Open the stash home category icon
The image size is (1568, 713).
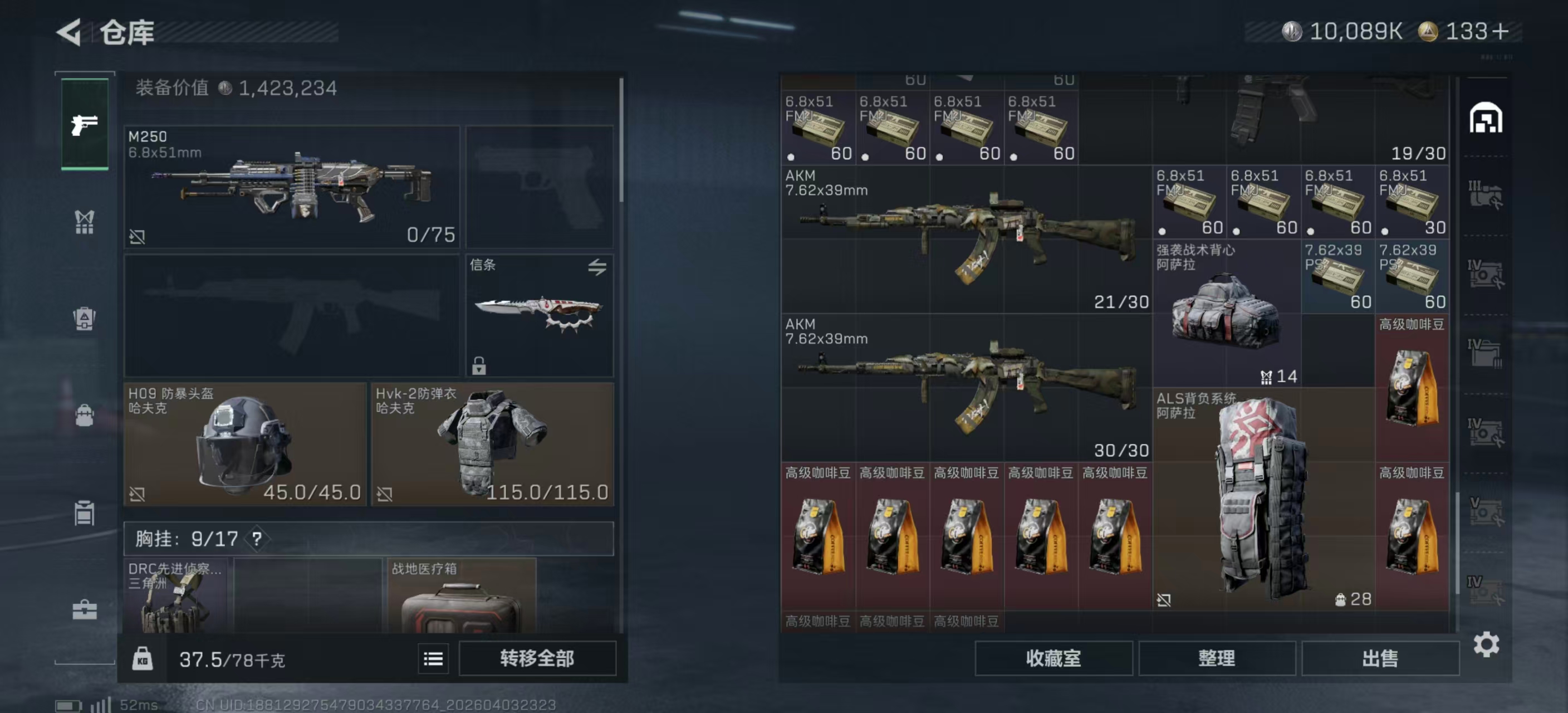click(x=1486, y=118)
